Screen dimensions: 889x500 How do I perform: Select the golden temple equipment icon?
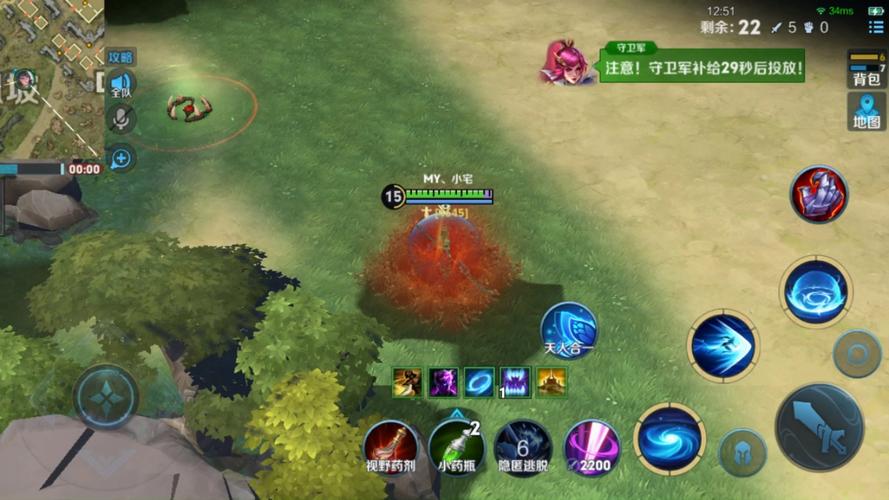pyautogui.click(x=551, y=381)
